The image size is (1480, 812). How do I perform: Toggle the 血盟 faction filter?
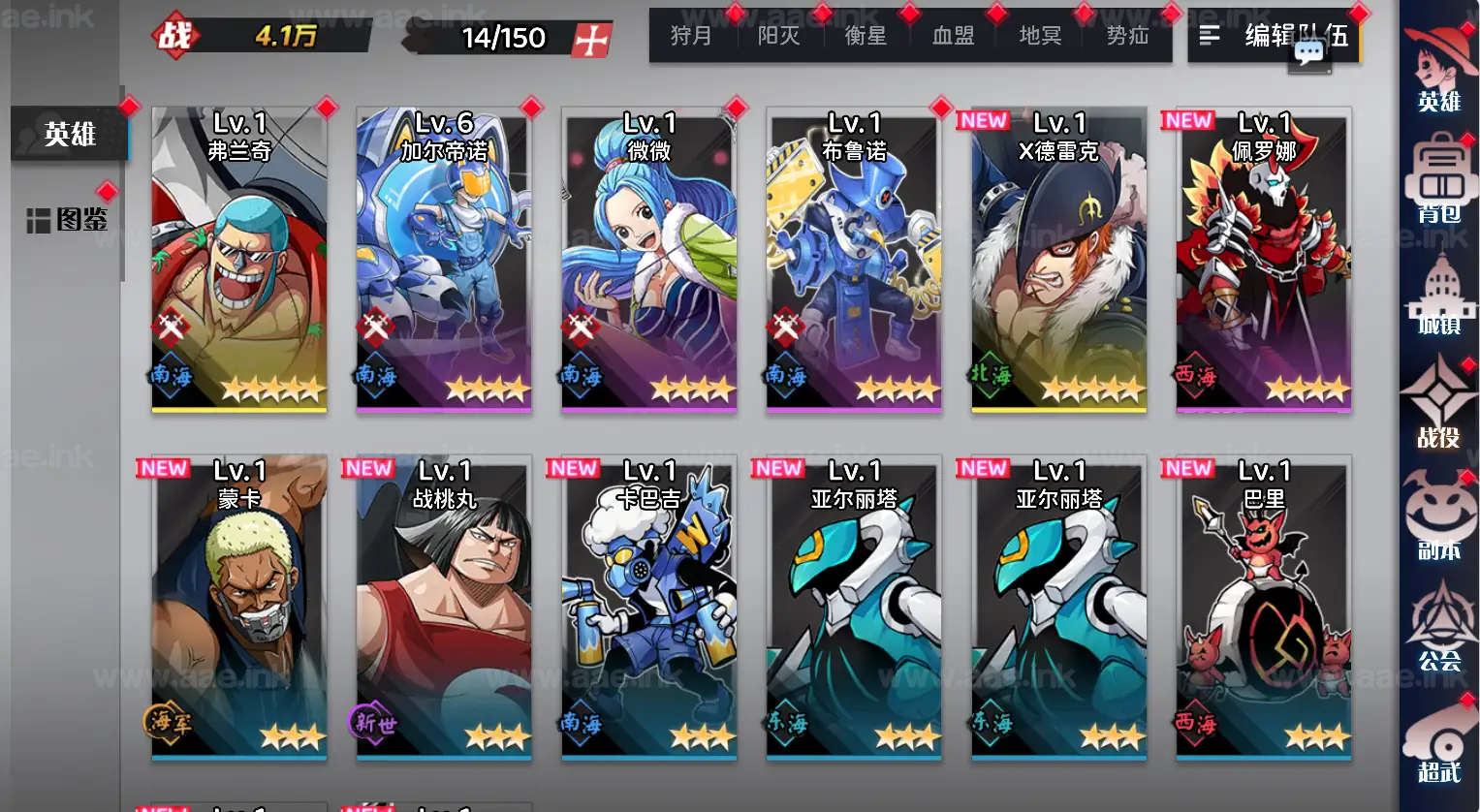pyautogui.click(x=953, y=36)
